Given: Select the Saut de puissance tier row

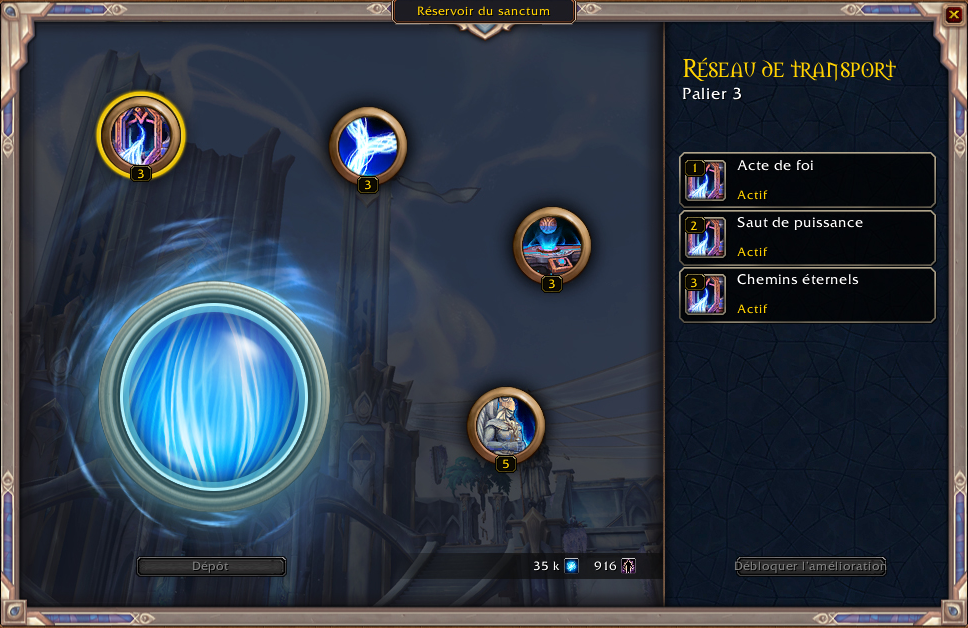Looking at the screenshot, I should 807,237.
